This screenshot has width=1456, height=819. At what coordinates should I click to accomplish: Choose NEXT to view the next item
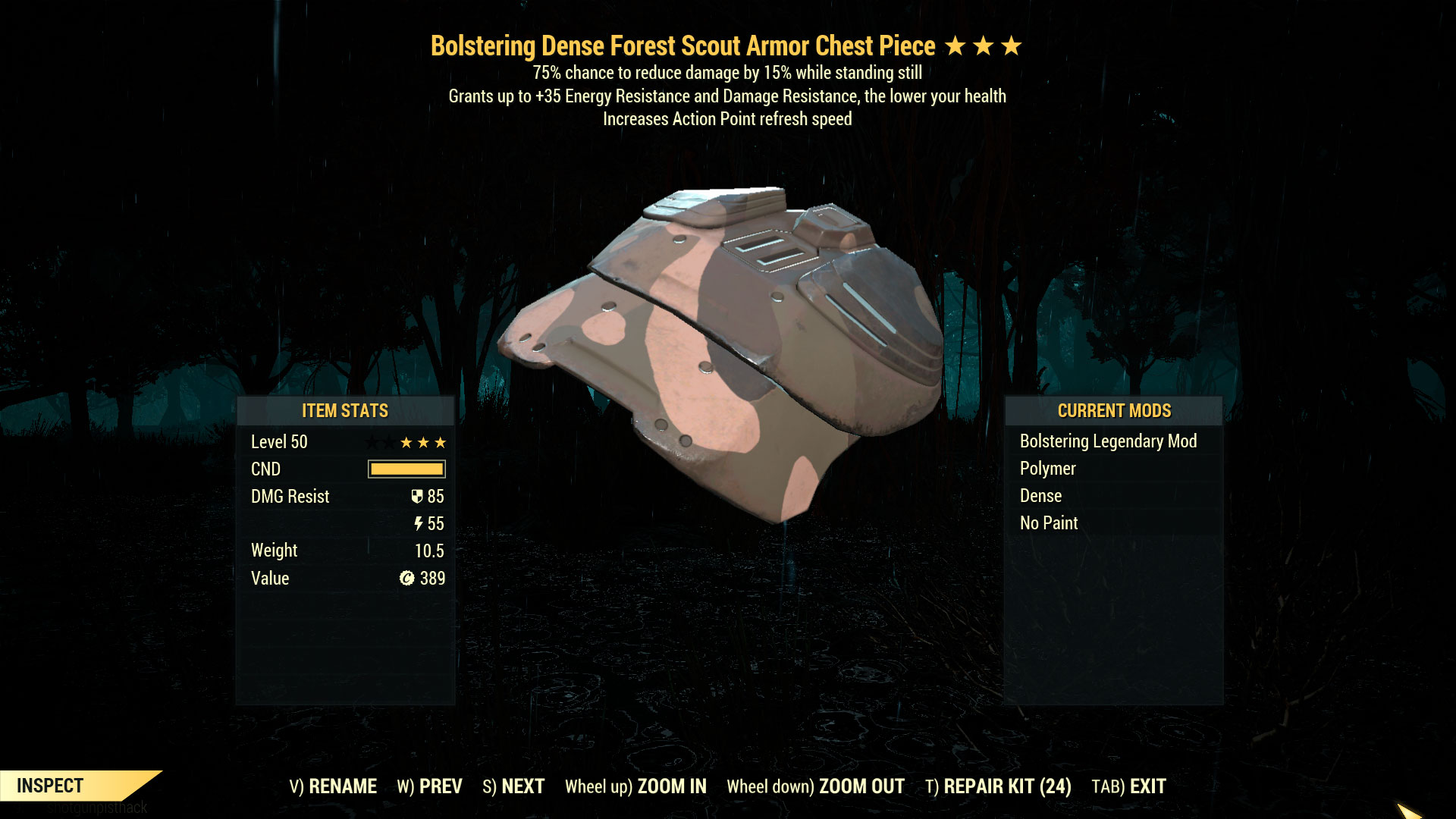click(513, 786)
